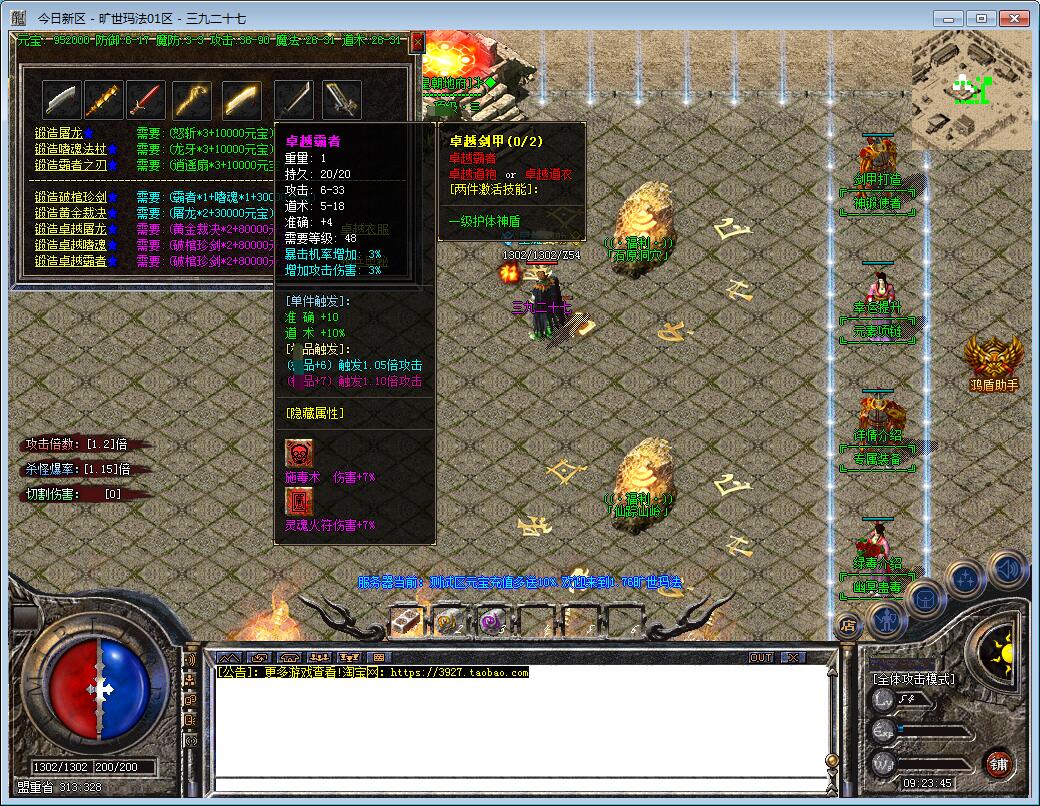
Task: Open the bag inventory round button
Action: pyautogui.click(x=926, y=598)
